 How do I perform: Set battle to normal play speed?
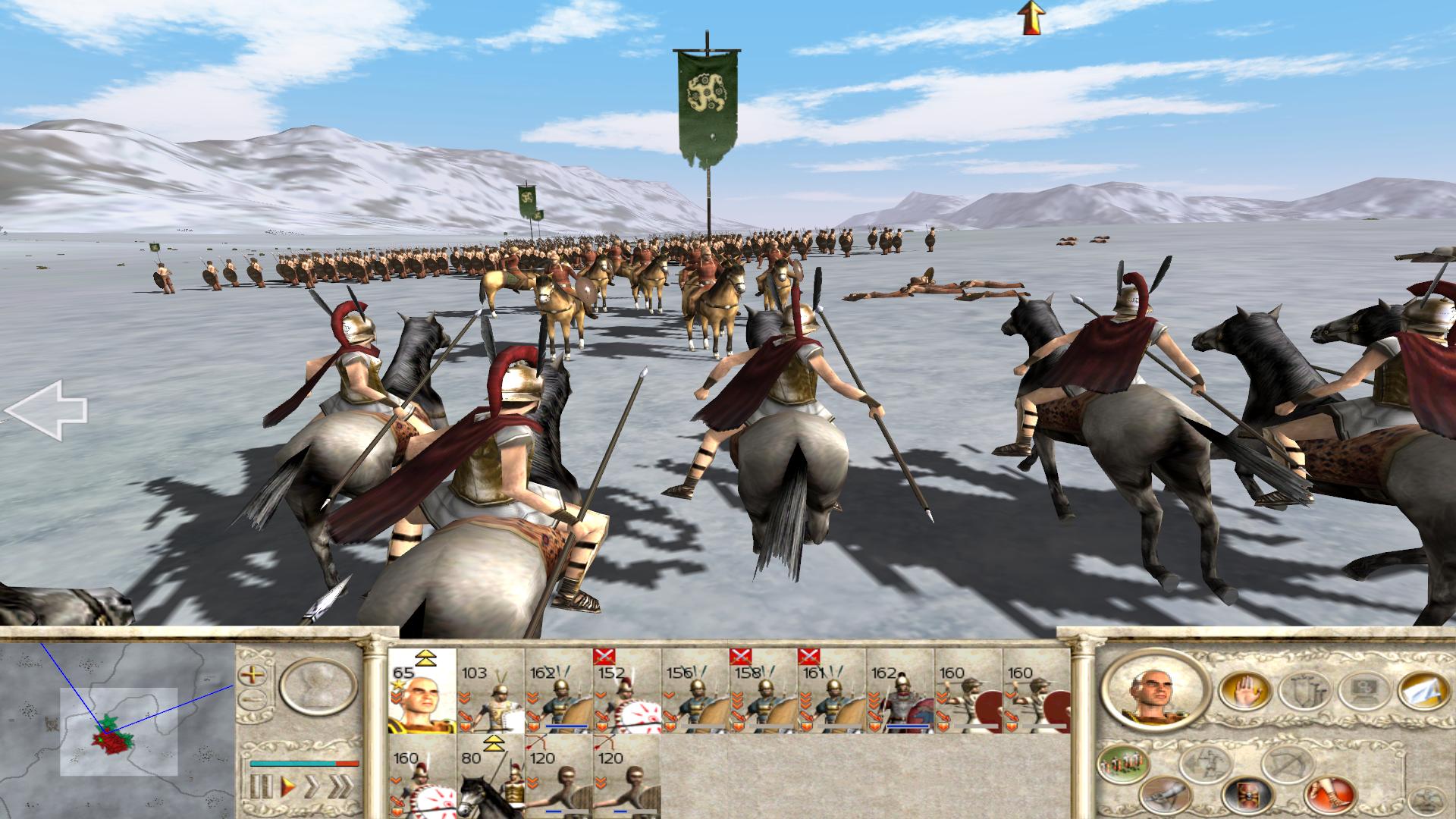pyautogui.click(x=287, y=786)
